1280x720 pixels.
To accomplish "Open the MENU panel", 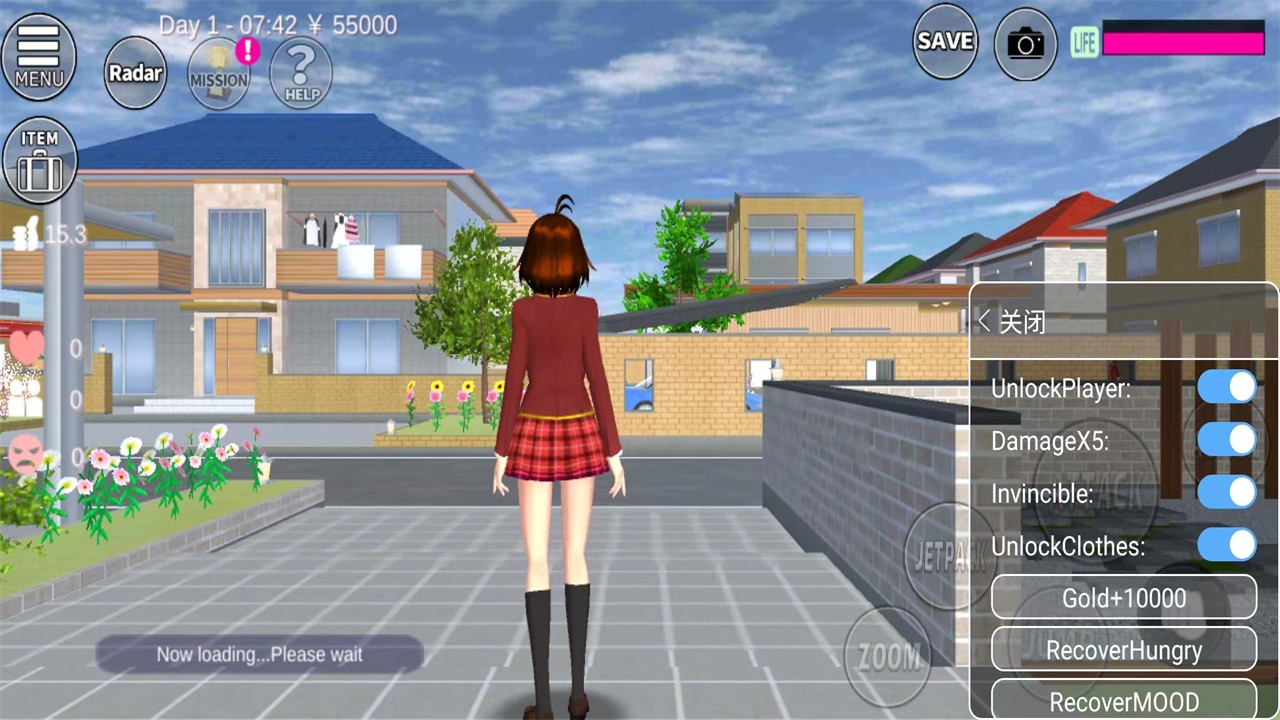I will 38,55.
